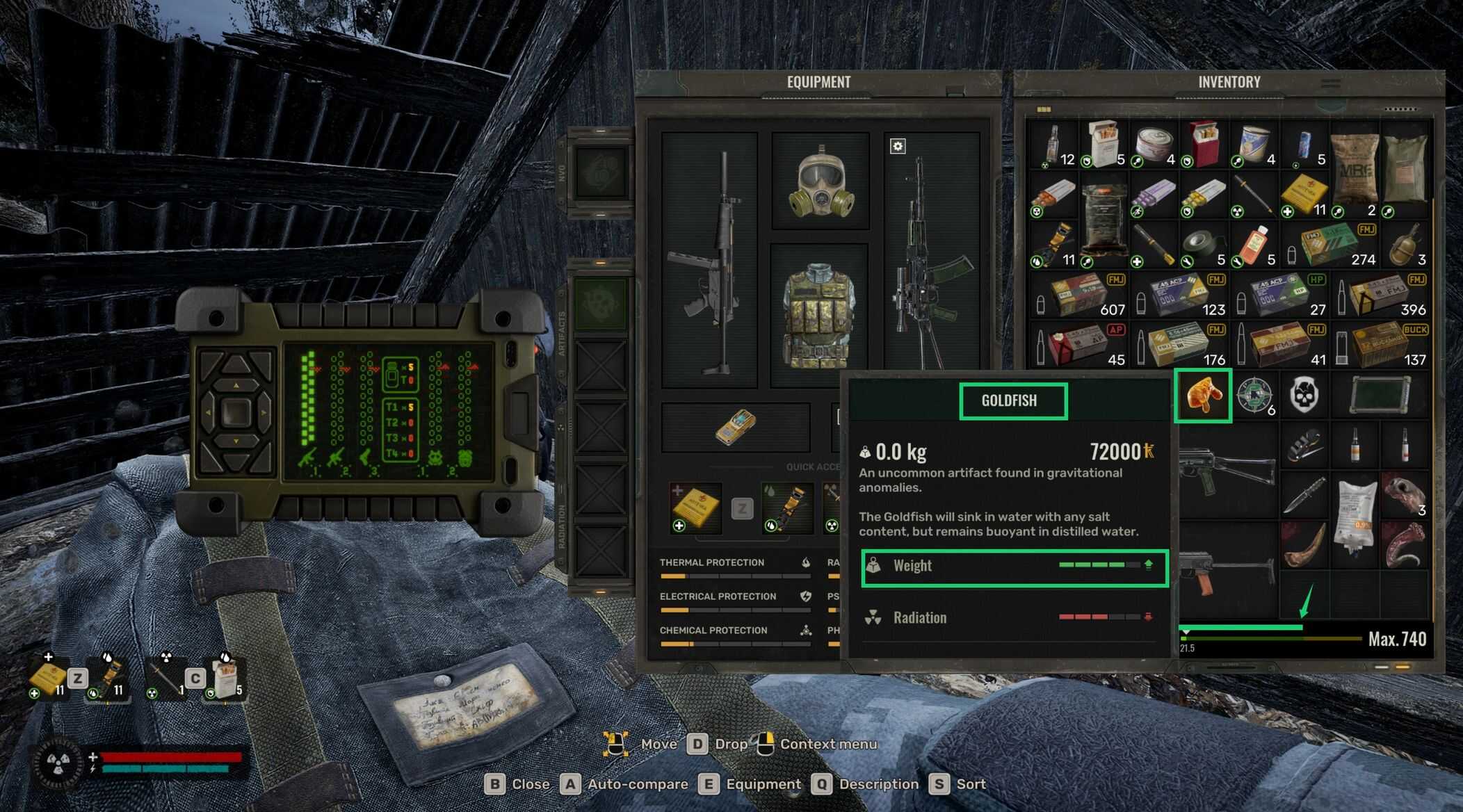1463x812 pixels.
Task: Select the equipped scoped rifle slot
Action: click(930, 264)
